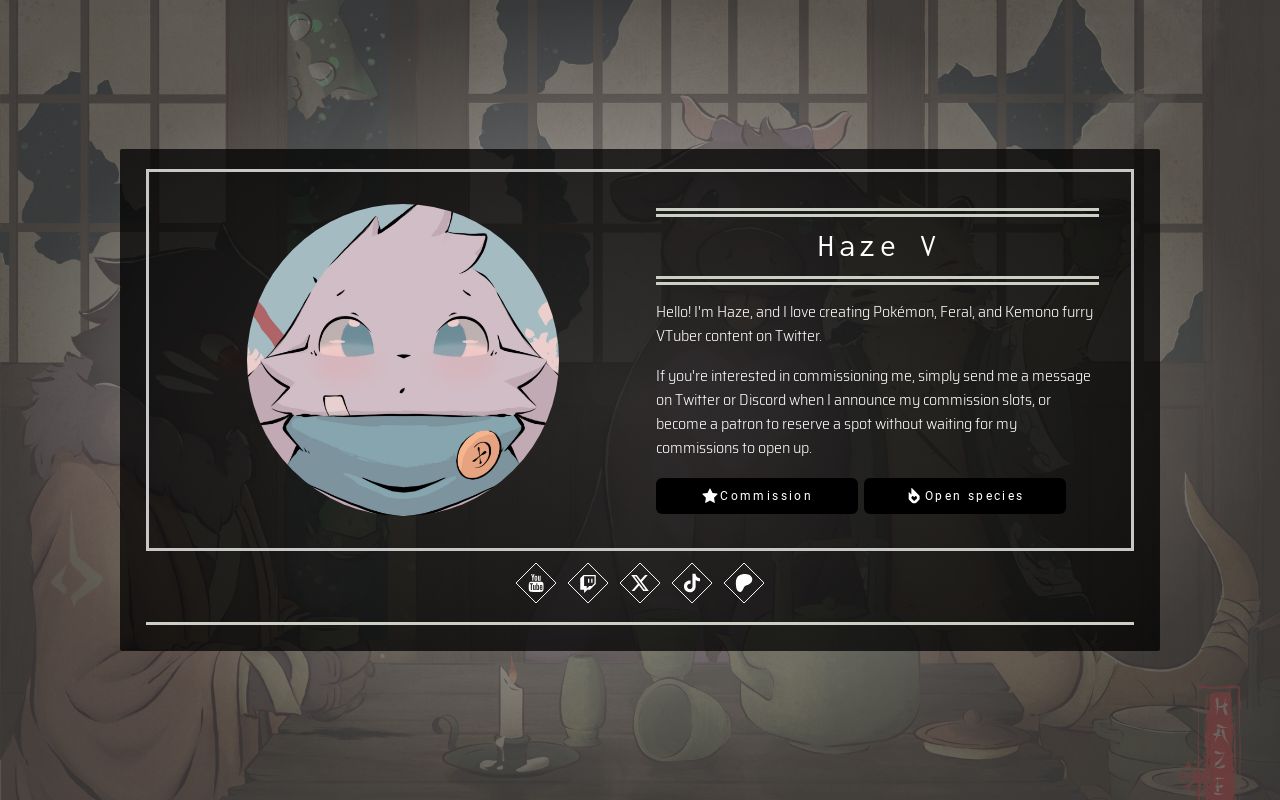Click the Patreon icon
The image size is (1280, 800).
tap(744, 583)
